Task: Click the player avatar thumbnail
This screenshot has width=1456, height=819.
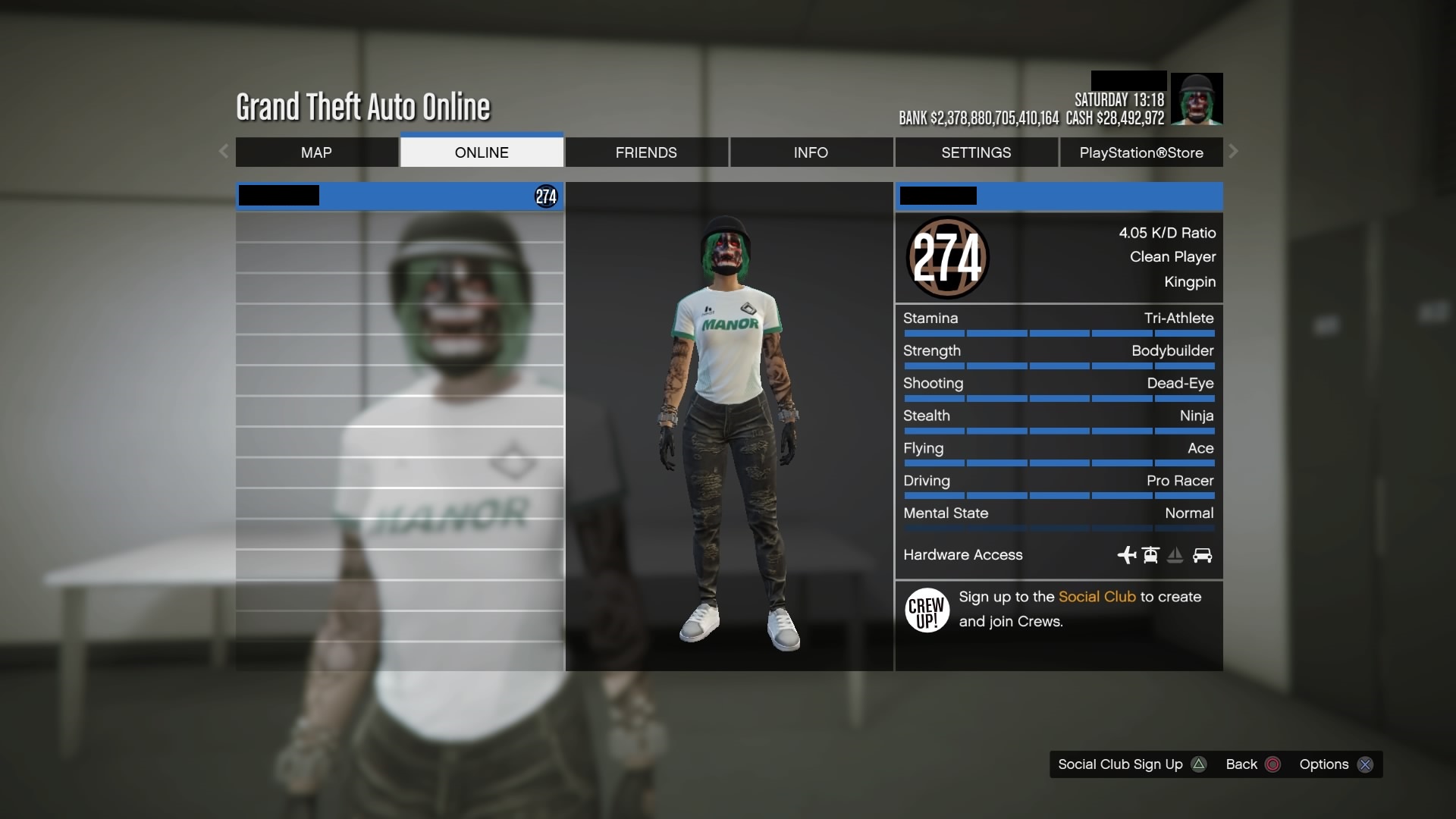Action: coord(1196,99)
